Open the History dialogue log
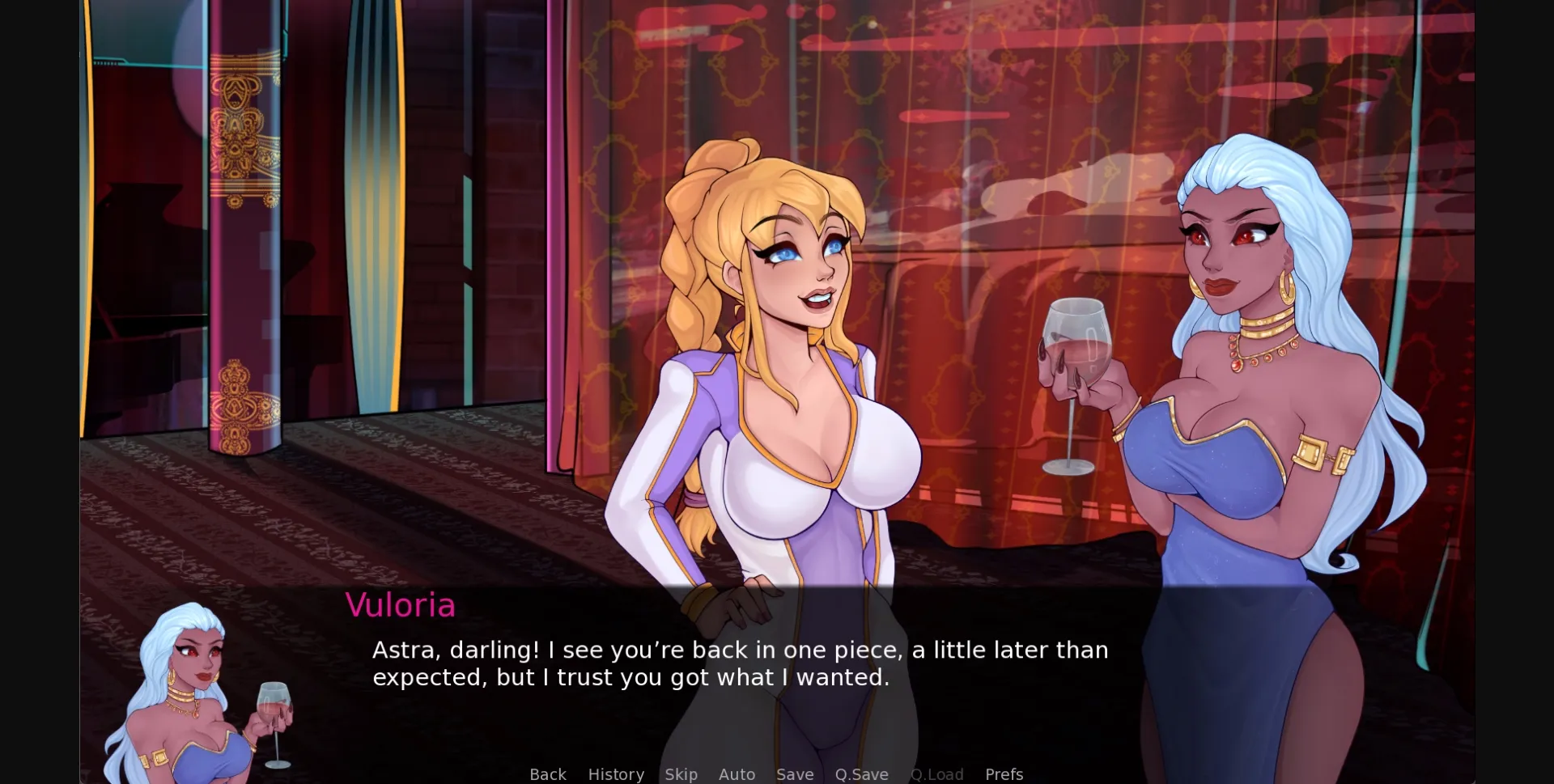Image resolution: width=1554 pixels, height=784 pixels. [616, 774]
